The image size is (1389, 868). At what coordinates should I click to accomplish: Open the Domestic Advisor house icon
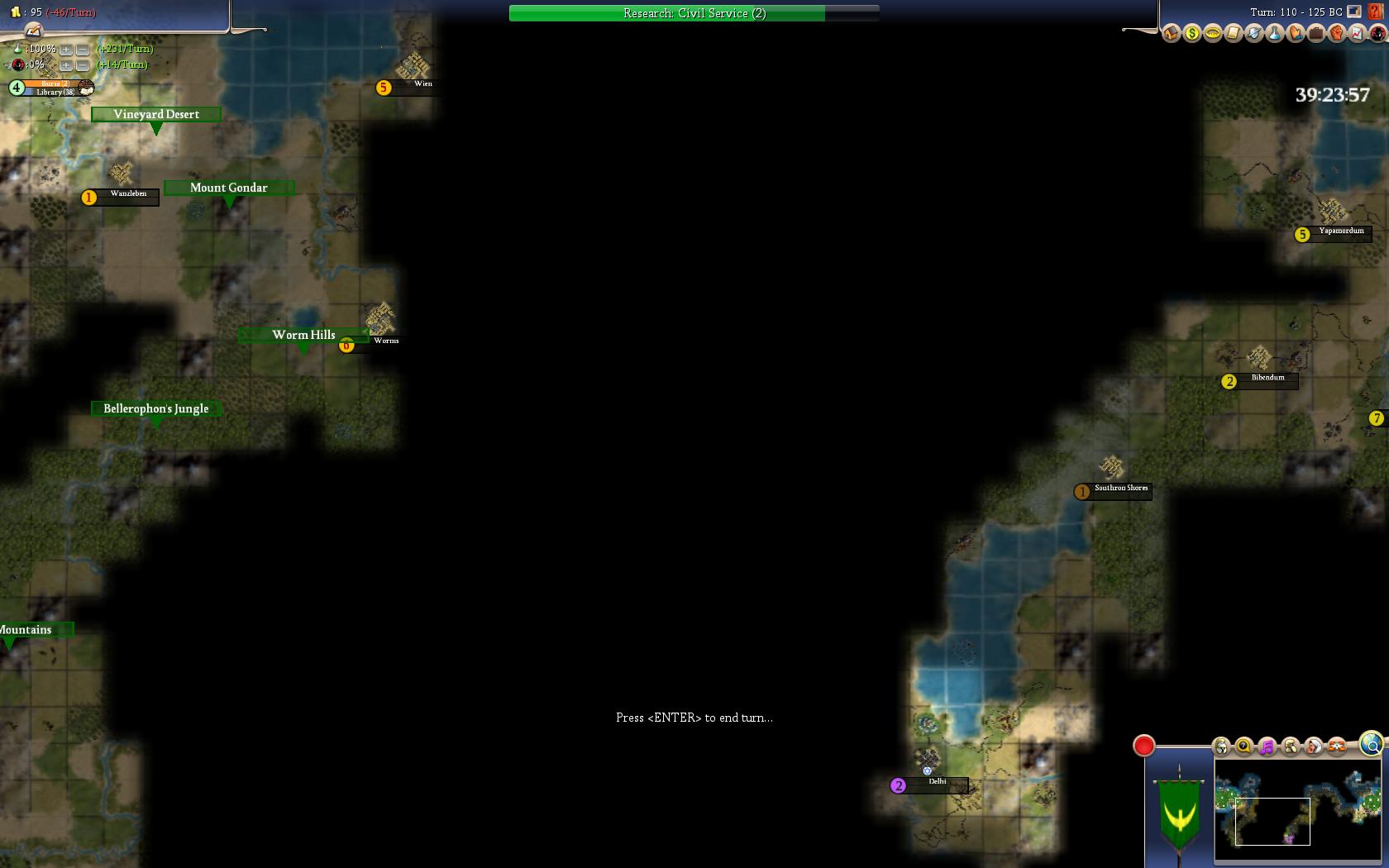[x=1171, y=34]
